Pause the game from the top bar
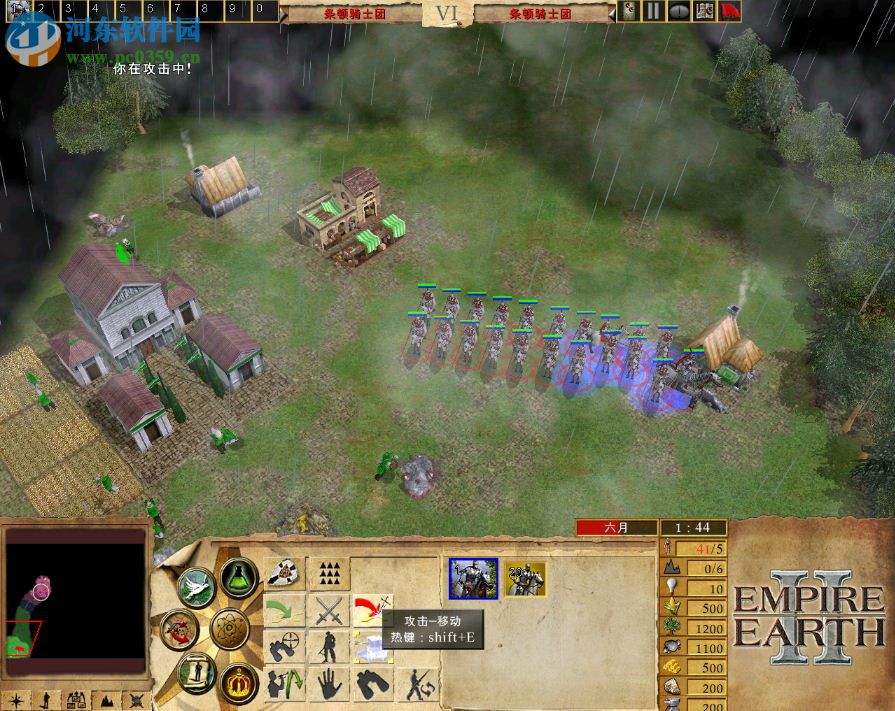This screenshot has width=895, height=711. click(x=653, y=11)
